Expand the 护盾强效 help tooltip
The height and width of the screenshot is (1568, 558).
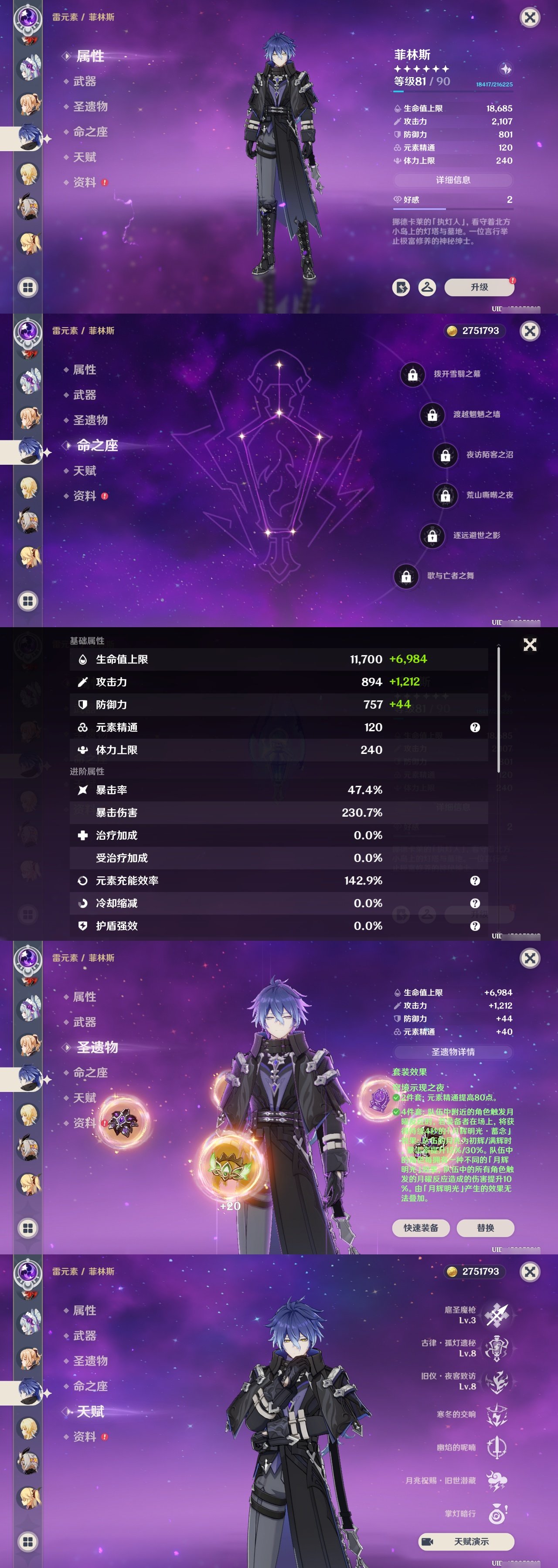tap(475, 926)
